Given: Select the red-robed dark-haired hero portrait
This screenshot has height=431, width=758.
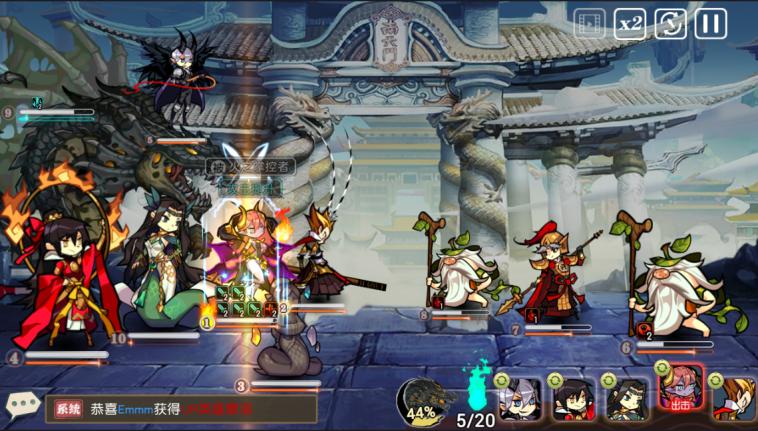Looking at the screenshot, I should (574, 399).
